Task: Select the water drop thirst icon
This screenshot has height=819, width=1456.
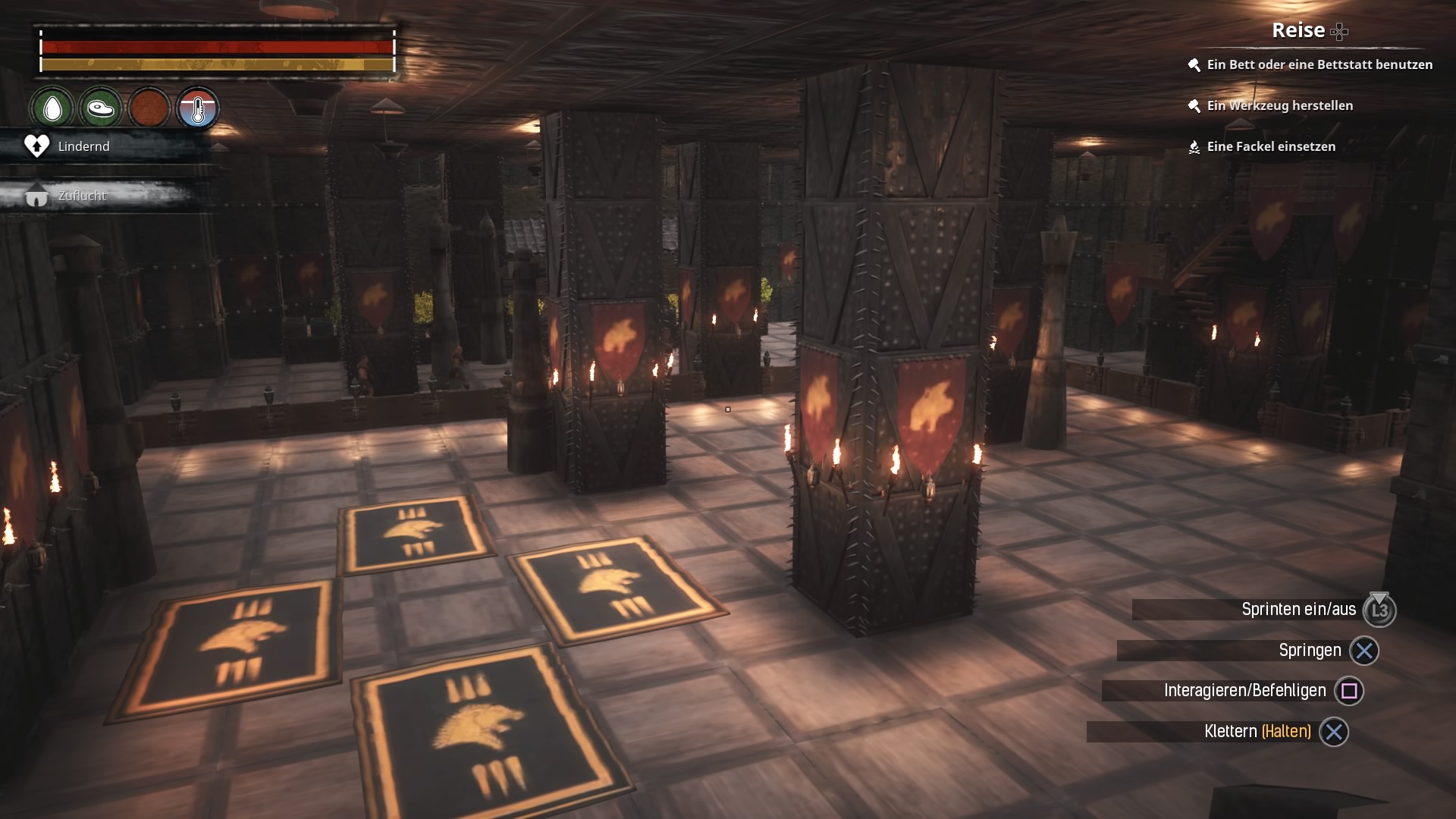Action: pos(52,109)
